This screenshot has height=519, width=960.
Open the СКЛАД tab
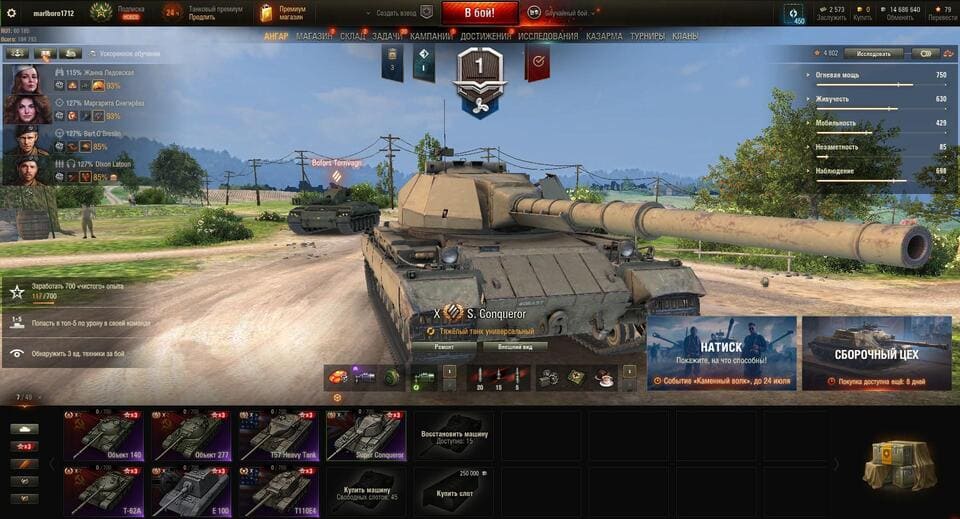pos(352,36)
